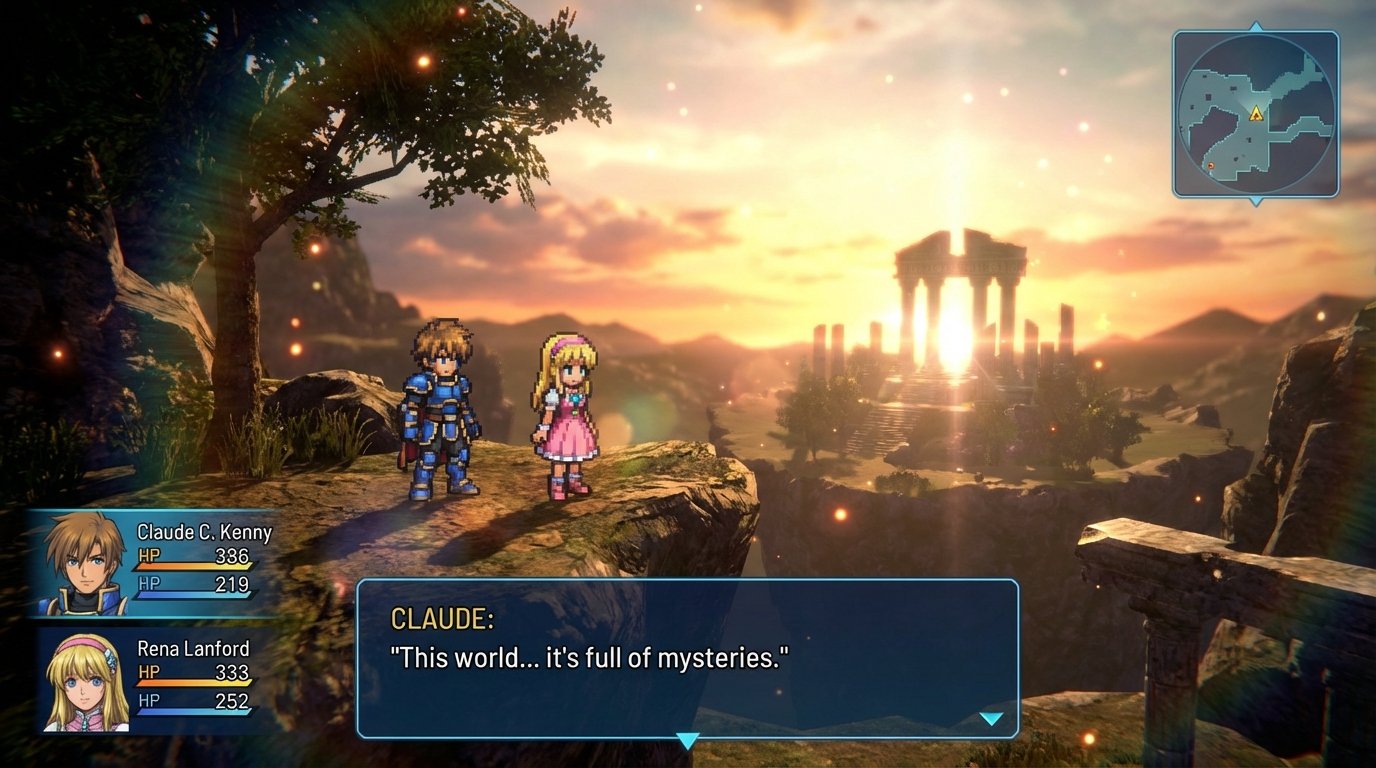The image size is (1376, 768).
Task: Click the red location dot on the minimap
Action: point(1211,165)
